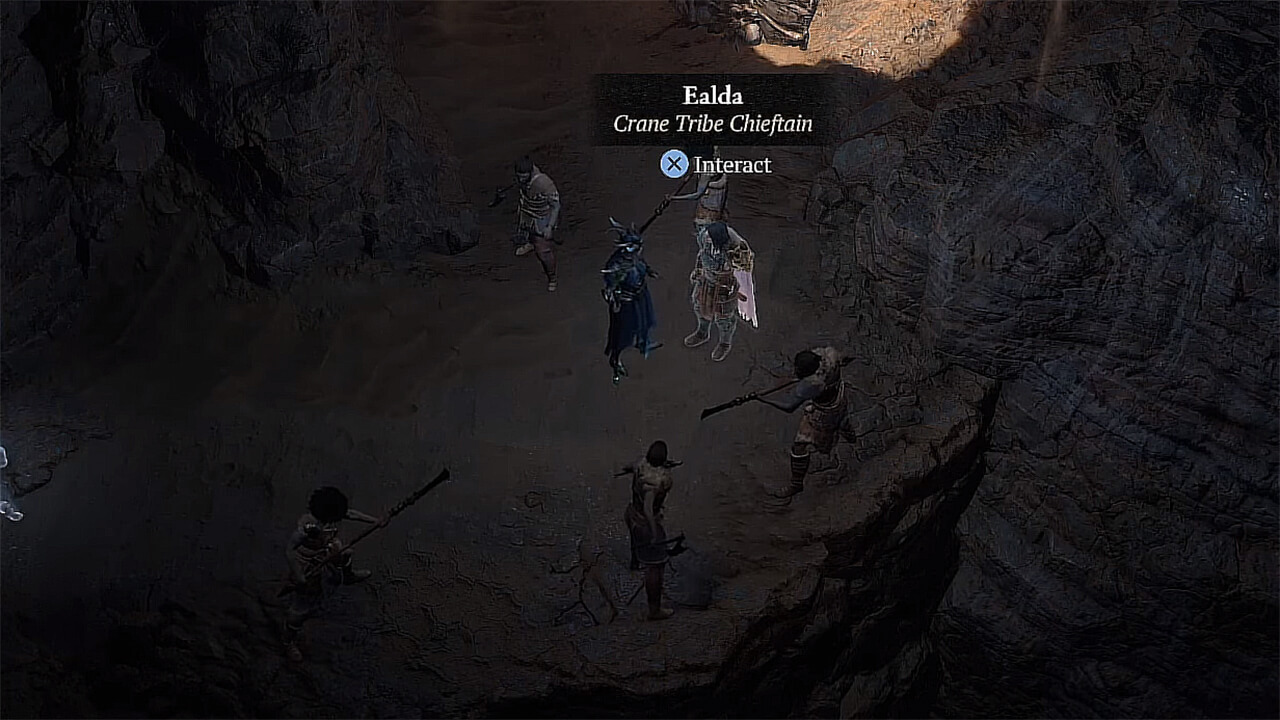Click the Interact prompt text

tap(731, 166)
